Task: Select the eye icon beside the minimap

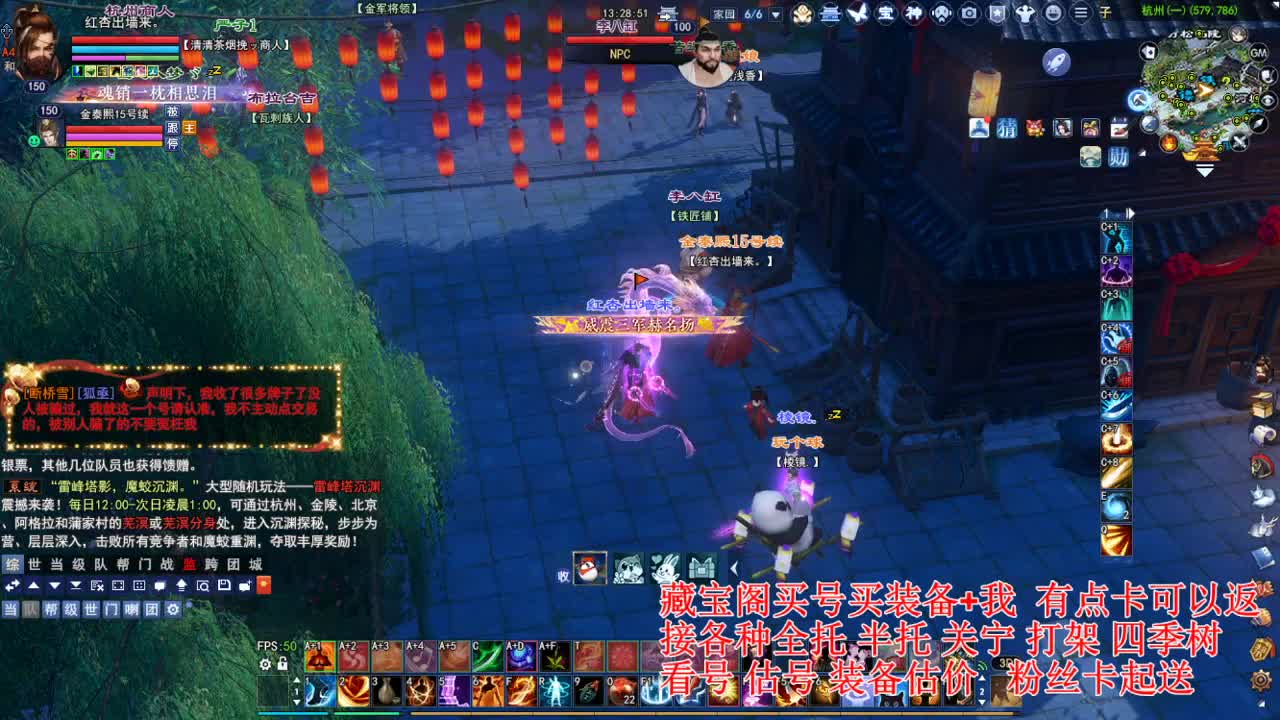Action: click(1269, 99)
